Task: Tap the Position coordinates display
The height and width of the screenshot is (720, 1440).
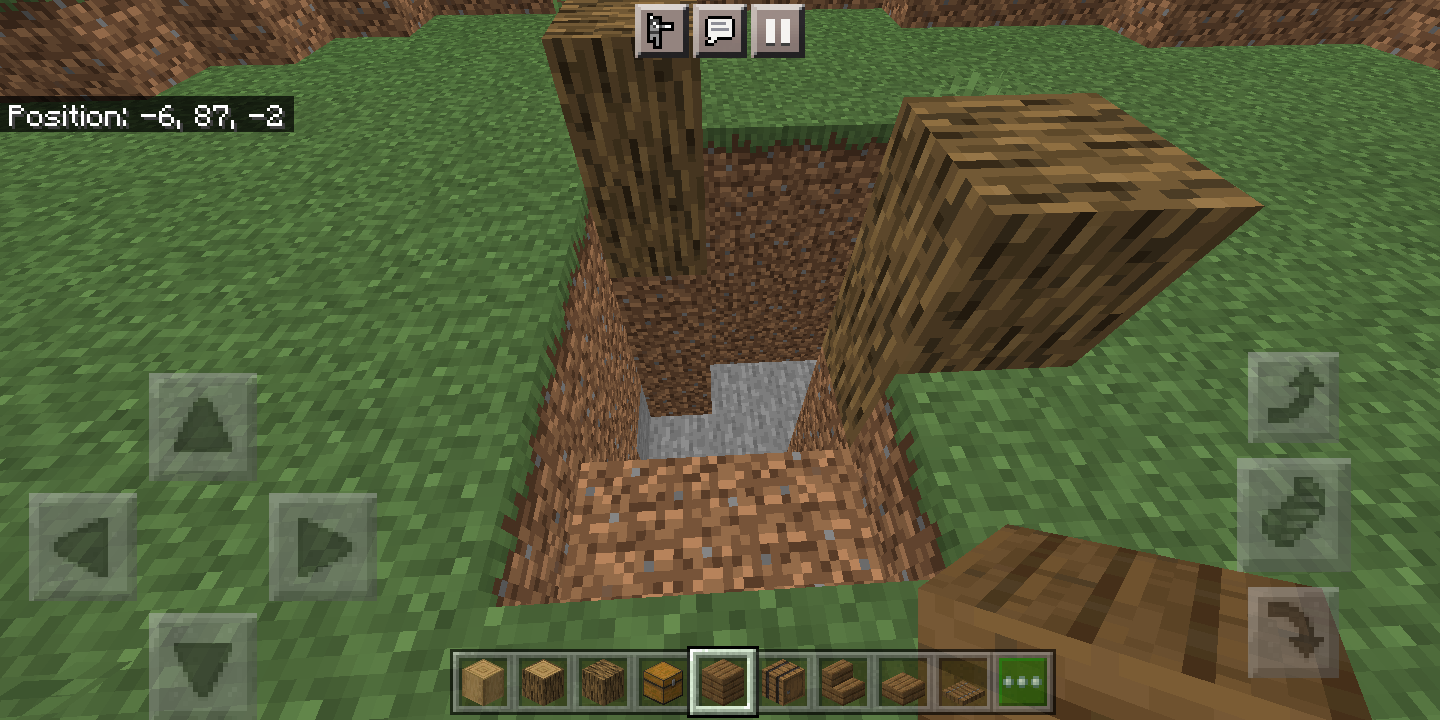Action: [146, 117]
